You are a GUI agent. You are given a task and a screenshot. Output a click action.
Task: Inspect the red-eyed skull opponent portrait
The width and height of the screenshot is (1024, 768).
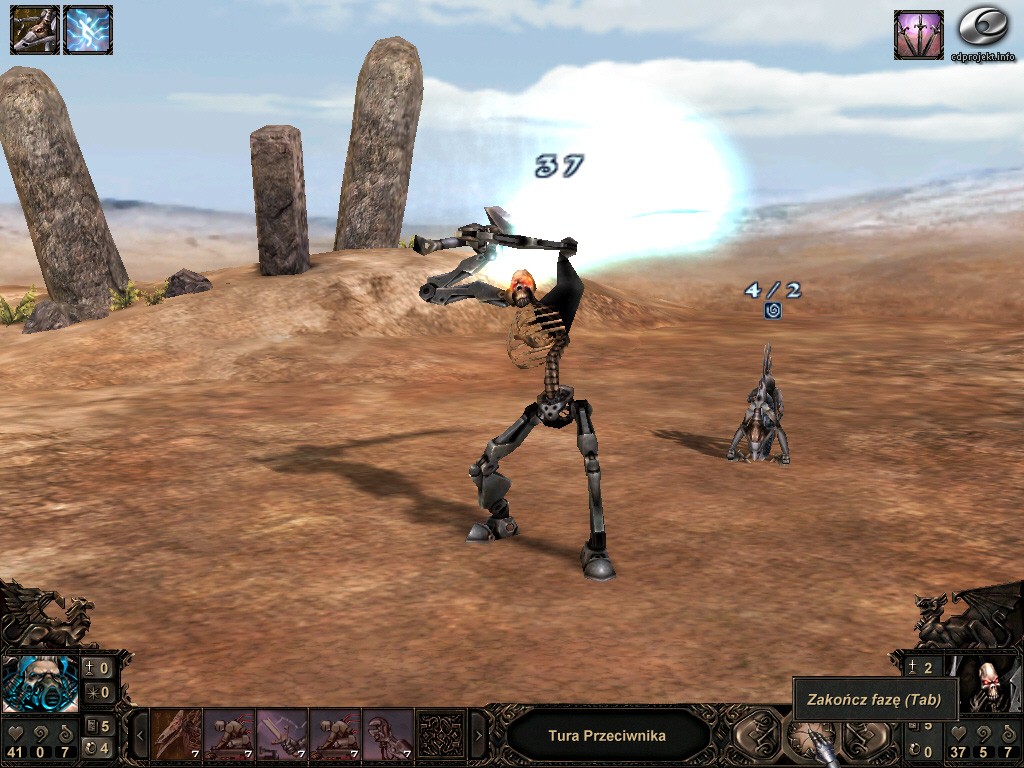990,685
